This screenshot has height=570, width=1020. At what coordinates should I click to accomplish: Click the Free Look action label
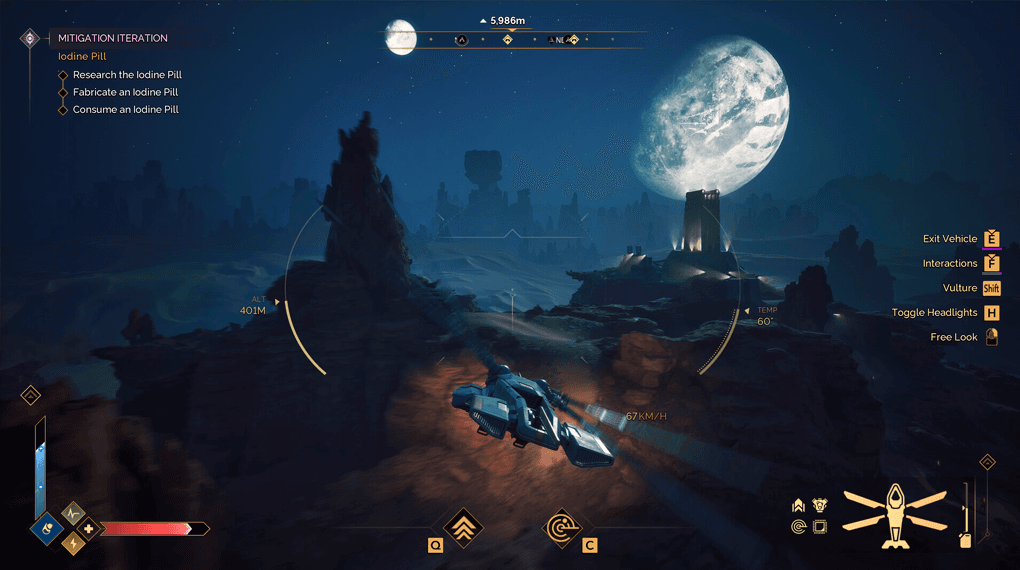tap(953, 337)
